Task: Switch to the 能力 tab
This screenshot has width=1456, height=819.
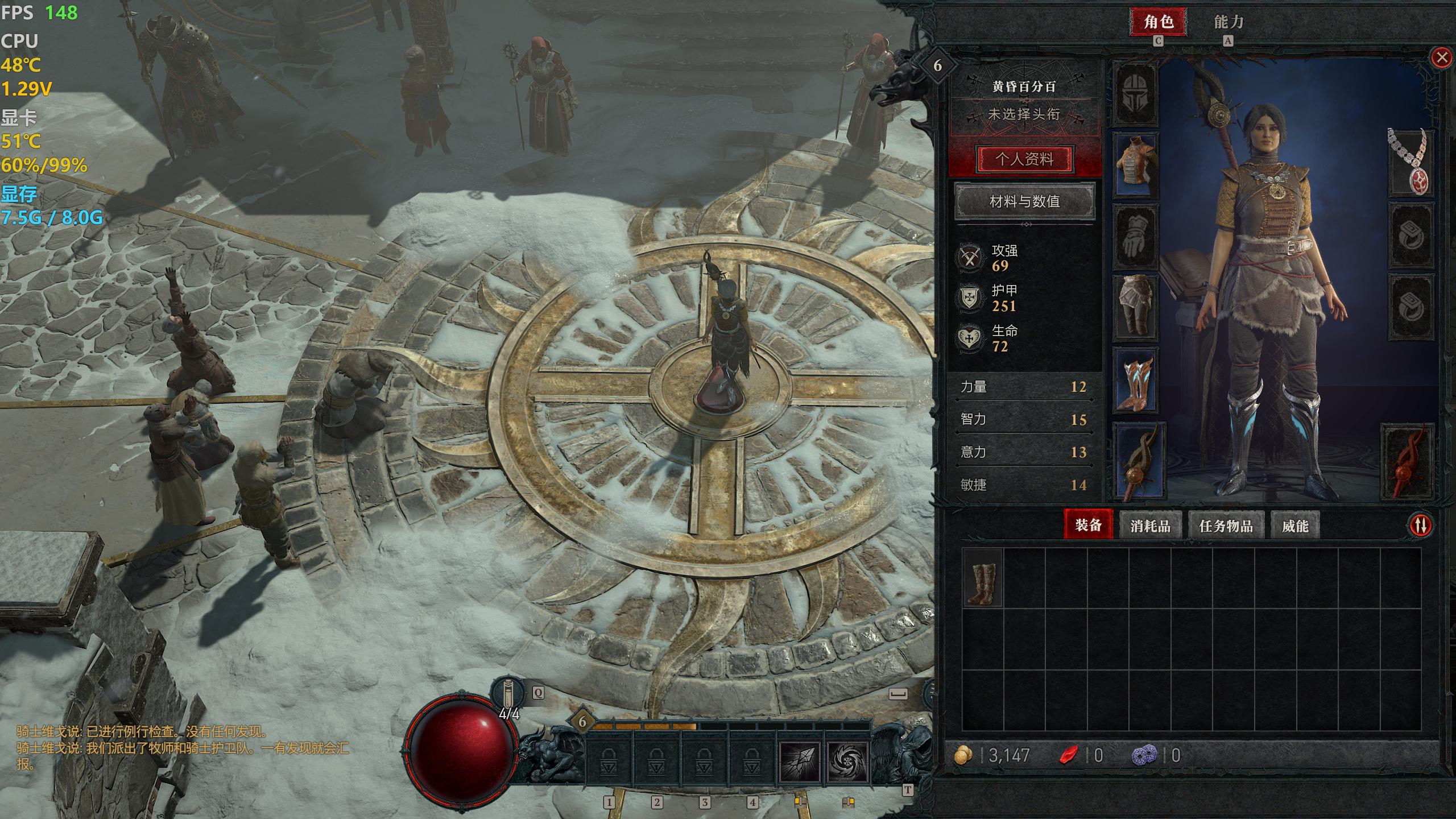Action: pyautogui.click(x=1228, y=22)
